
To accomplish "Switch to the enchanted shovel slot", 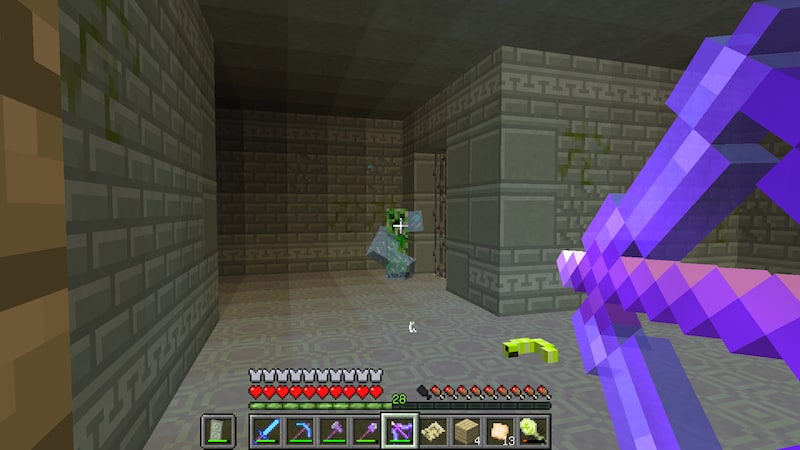I will pyautogui.click(x=366, y=430).
